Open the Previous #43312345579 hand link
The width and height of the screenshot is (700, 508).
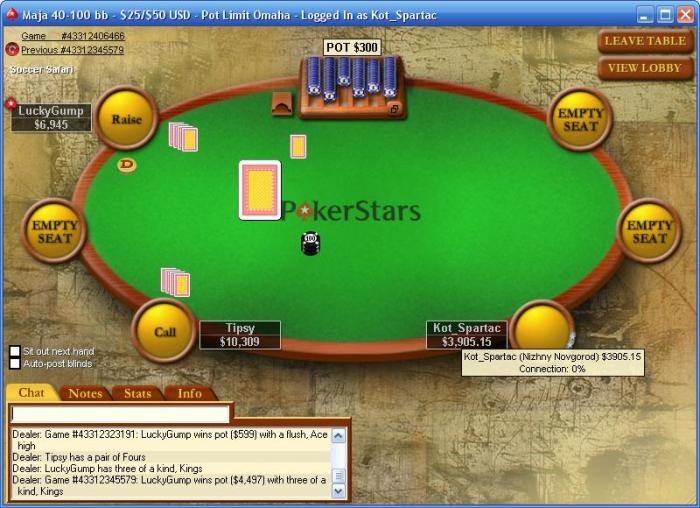tap(72, 49)
